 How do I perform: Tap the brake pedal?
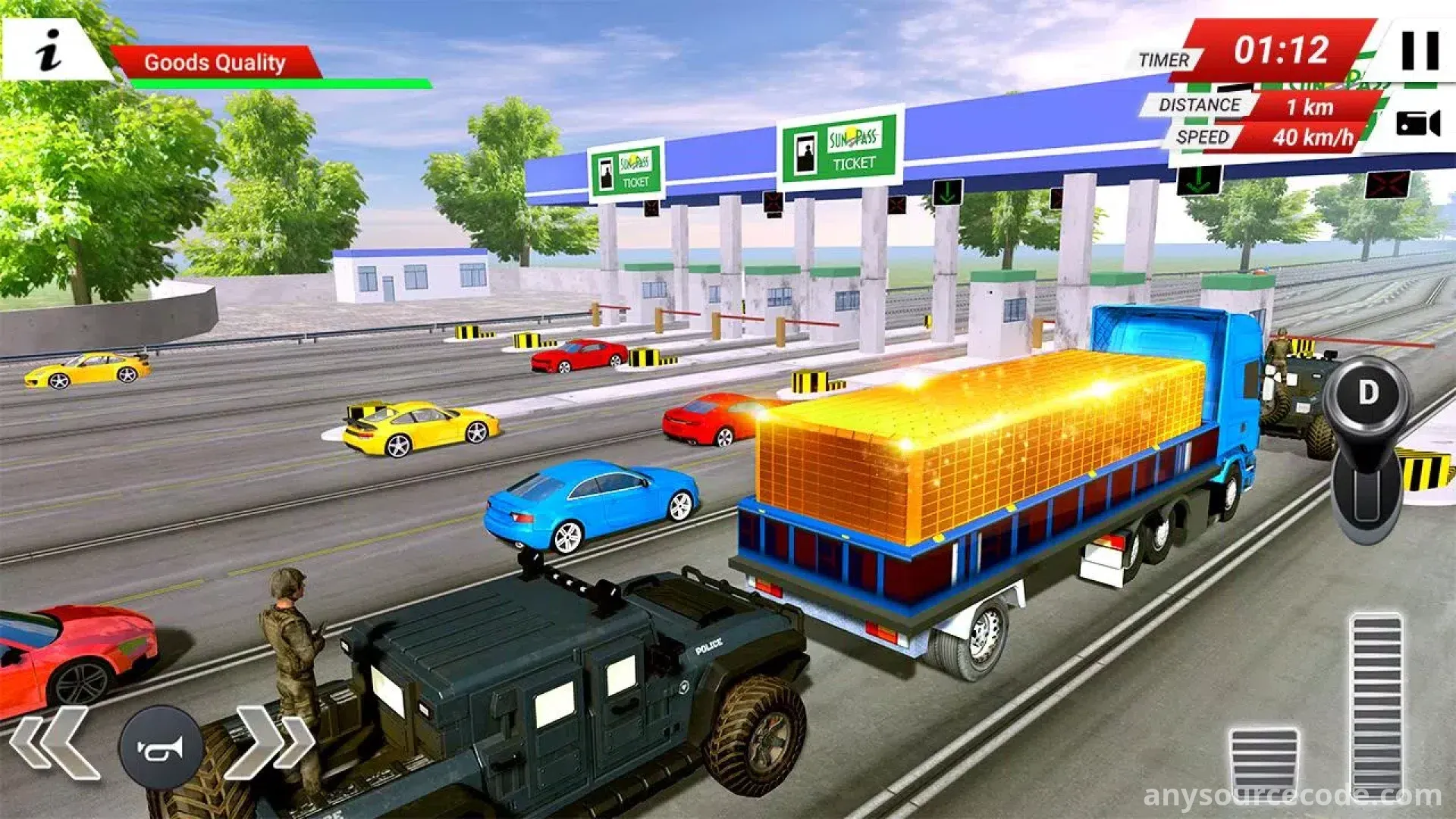(x=1263, y=762)
